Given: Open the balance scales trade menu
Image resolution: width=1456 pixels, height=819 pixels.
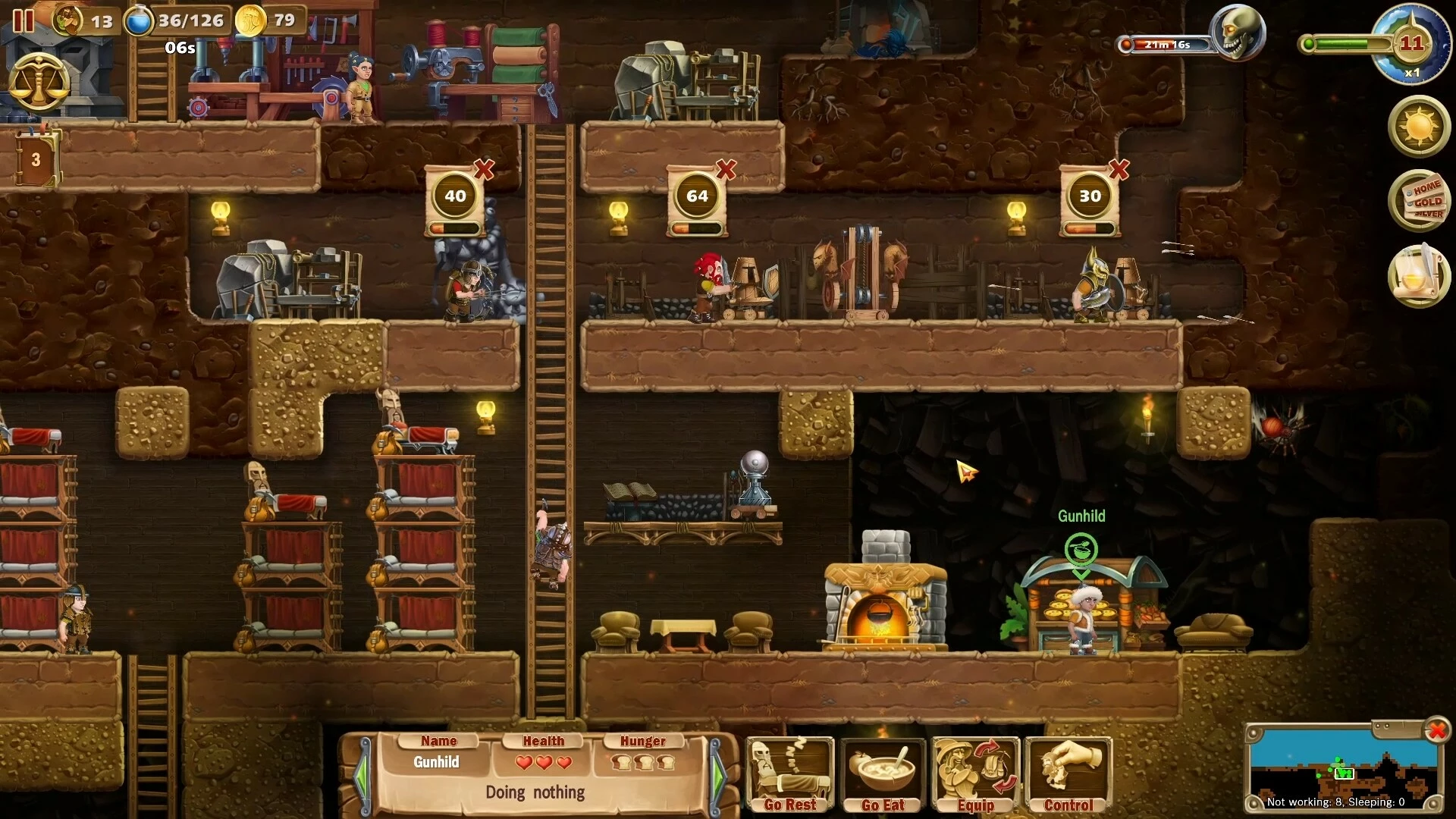Looking at the screenshot, I should click(x=39, y=82).
